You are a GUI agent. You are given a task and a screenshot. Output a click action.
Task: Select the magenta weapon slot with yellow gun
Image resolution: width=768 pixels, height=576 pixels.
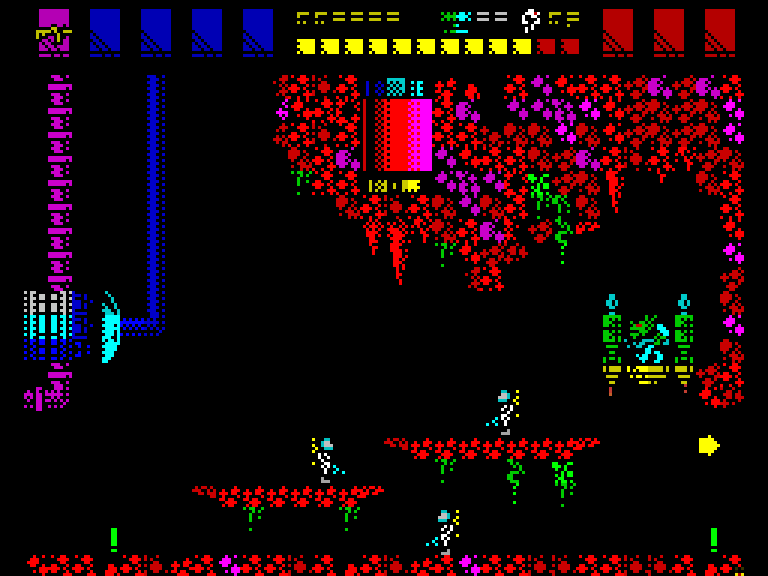tap(54, 31)
